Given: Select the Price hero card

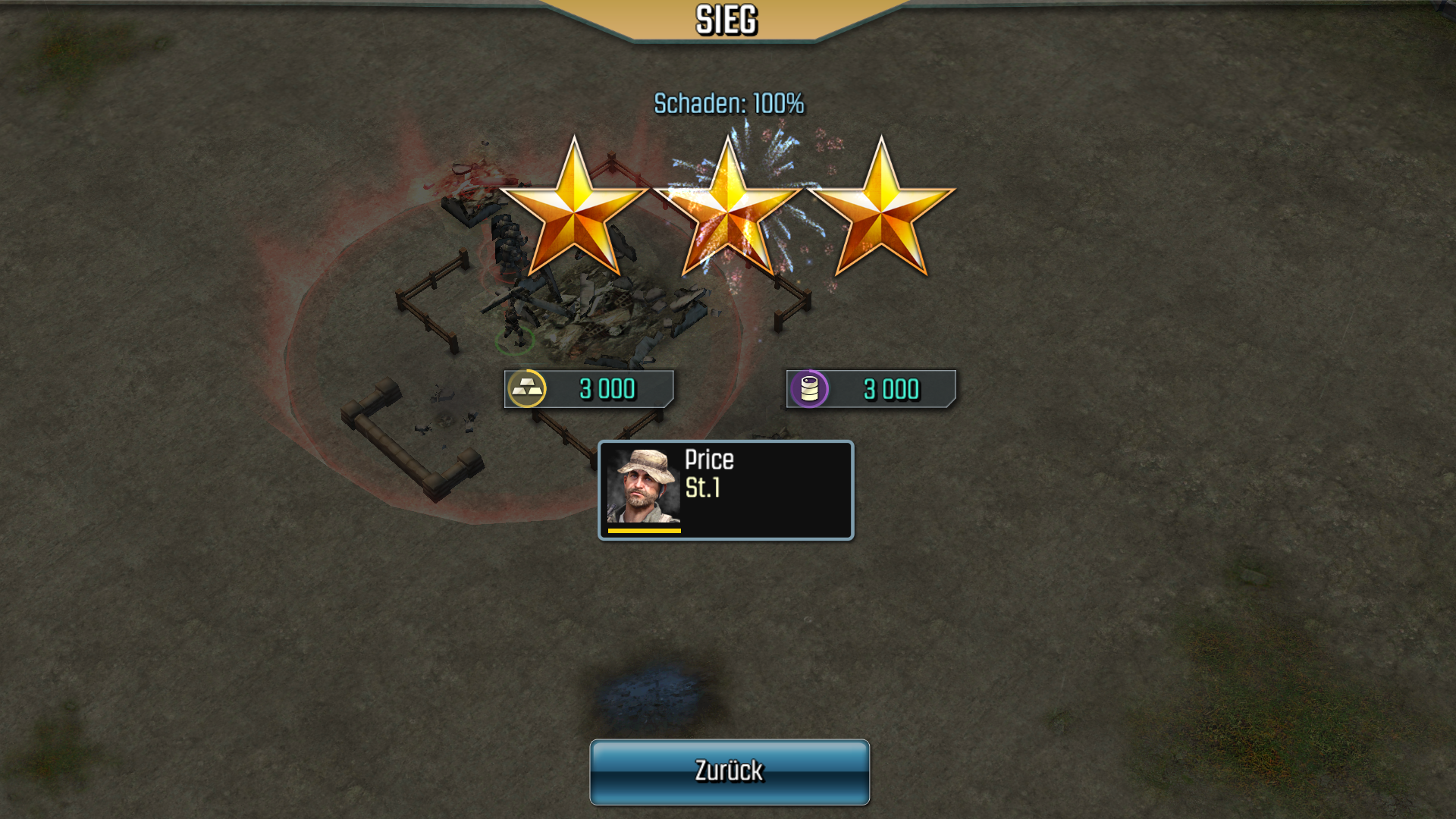Looking at the screenshot, I should point(726,490).
